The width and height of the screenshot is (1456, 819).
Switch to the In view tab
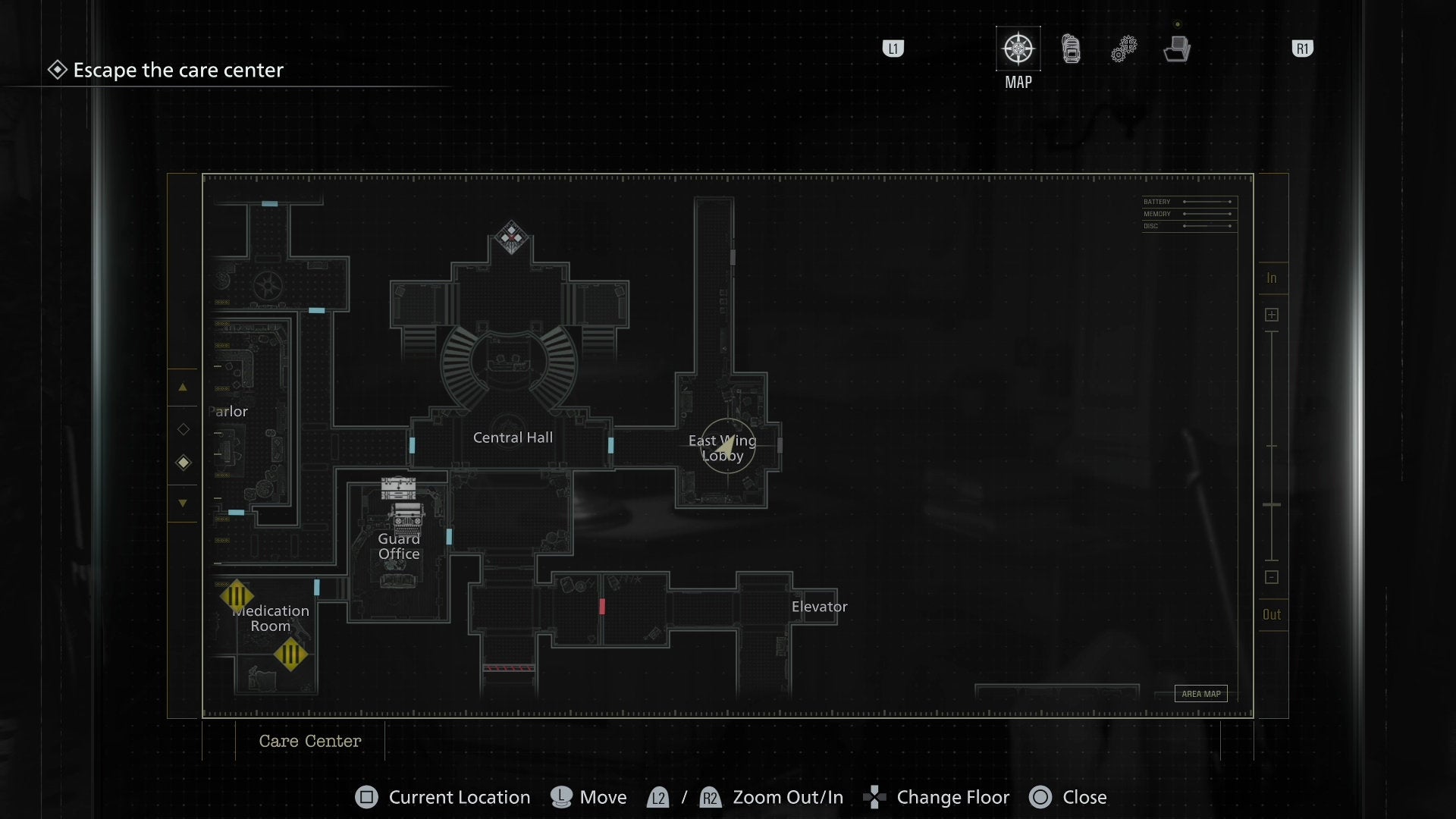point(1272,278)
